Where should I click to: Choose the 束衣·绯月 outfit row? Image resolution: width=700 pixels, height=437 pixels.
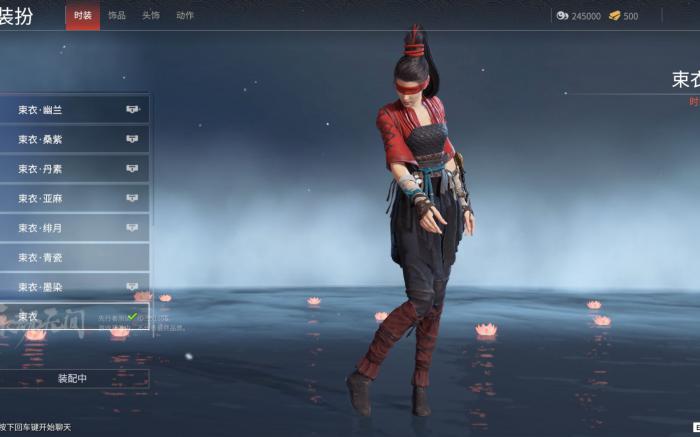pyautogui.click(x=75, y=228)
